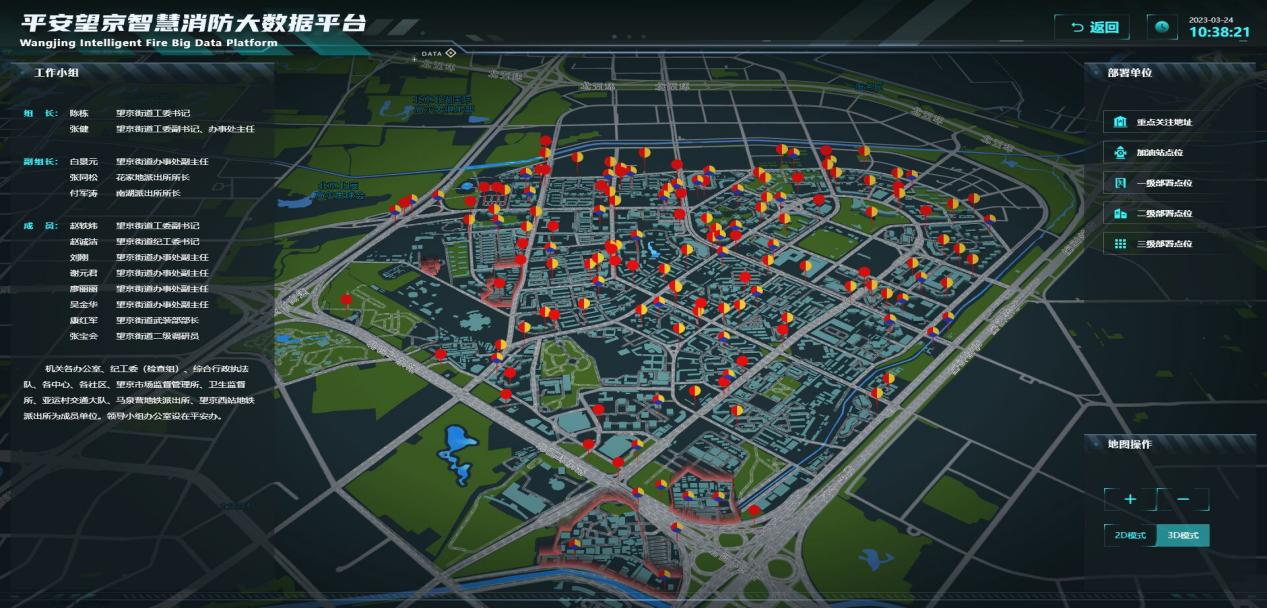Select the 3D模式 map view
This screenshot has height=608, width=1267.
1183,536
